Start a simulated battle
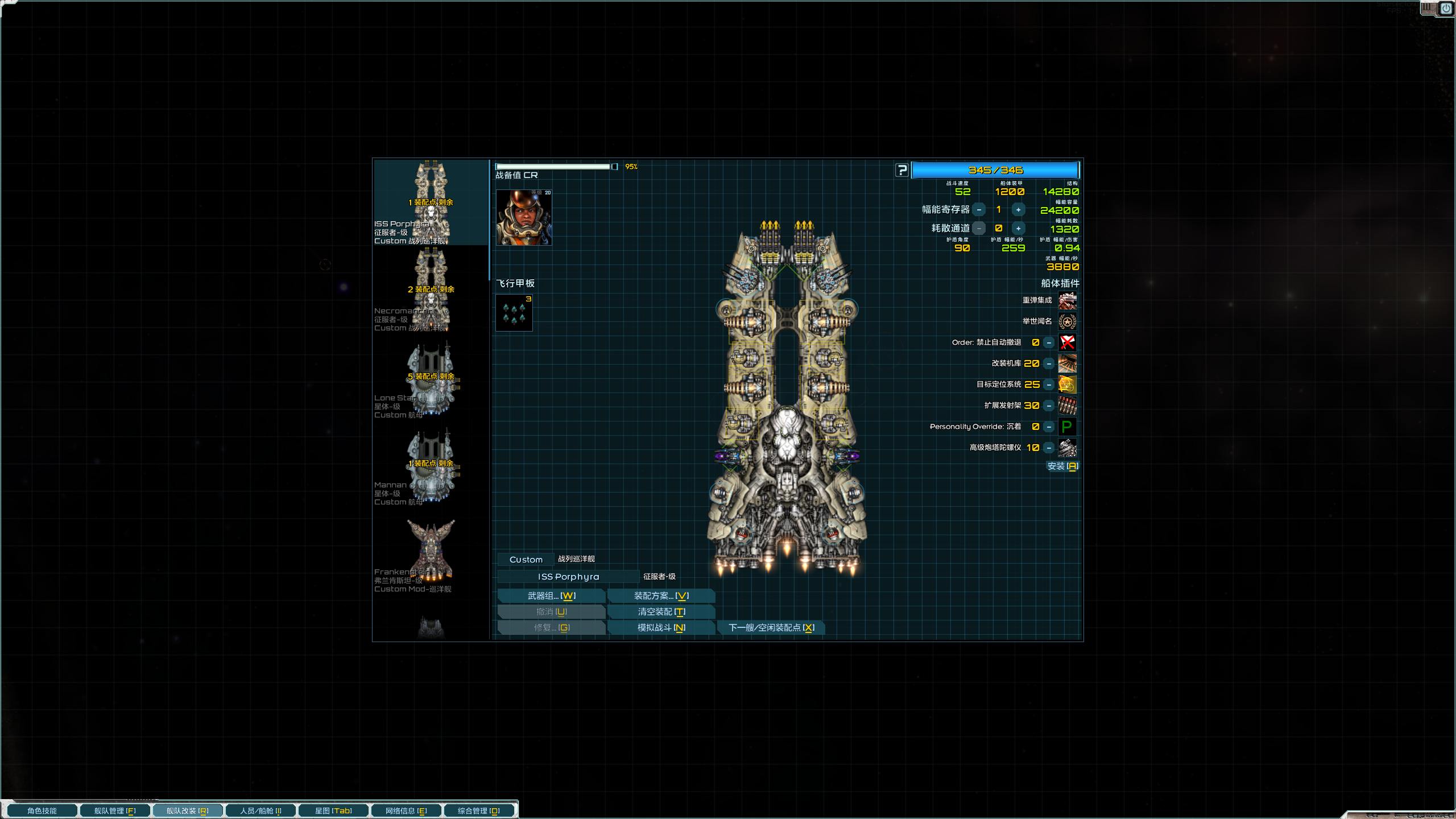 pyautogui.click(x=661, y=627)
